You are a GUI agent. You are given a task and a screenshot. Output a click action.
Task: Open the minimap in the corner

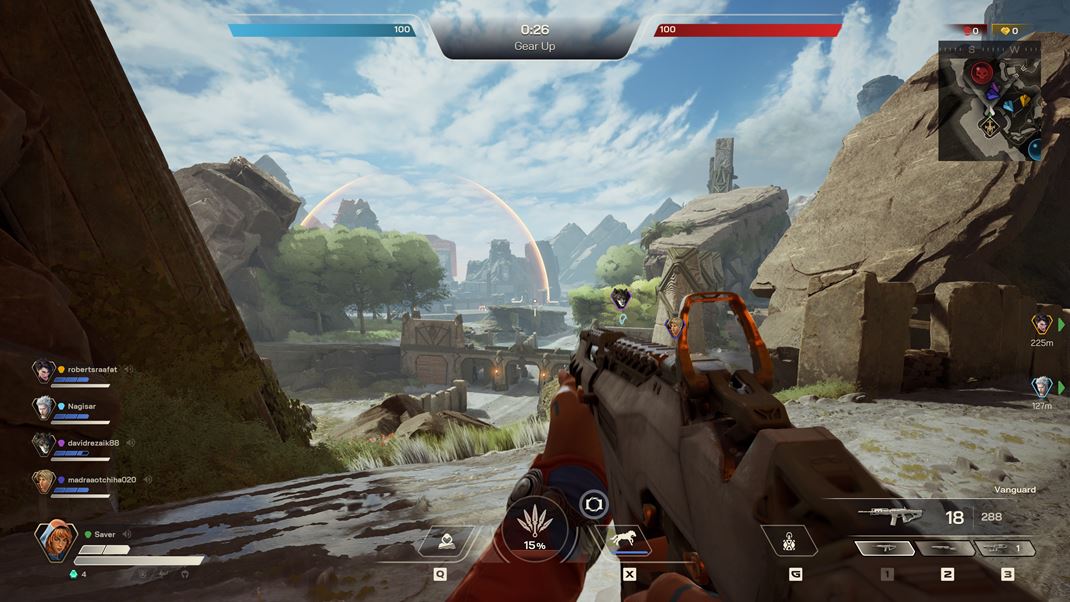[x=990, y=99]
